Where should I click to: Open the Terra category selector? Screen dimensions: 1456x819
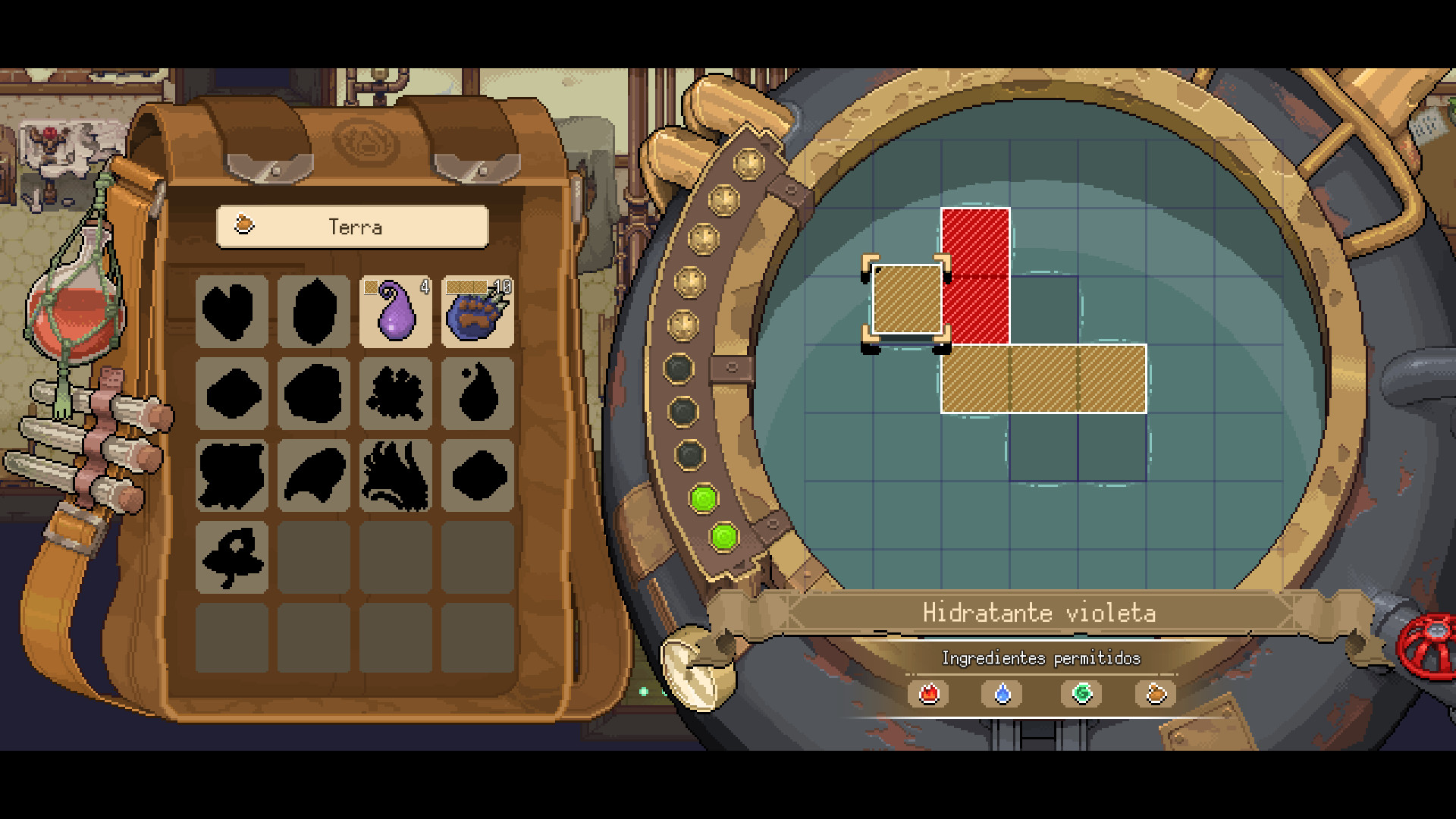353,227
